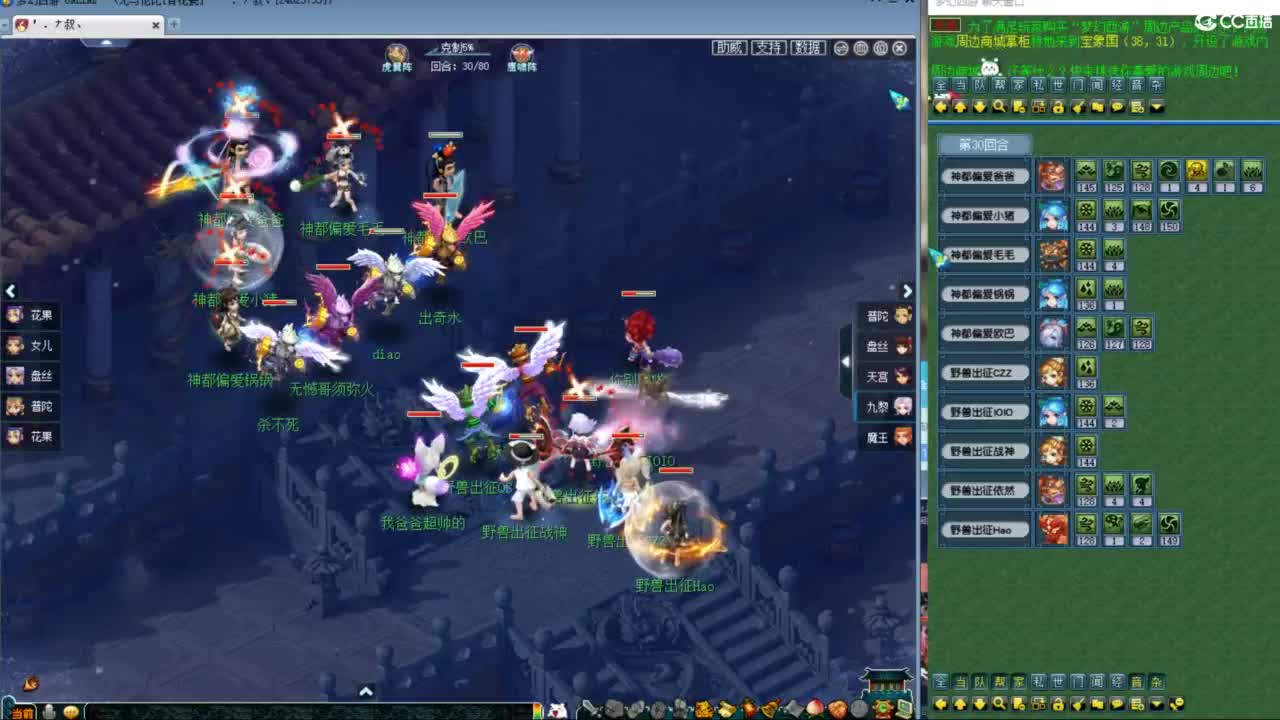Click the left blue chevron on game view edge
The width and height of the screenshot is (1280, 720).
(10, 291)
